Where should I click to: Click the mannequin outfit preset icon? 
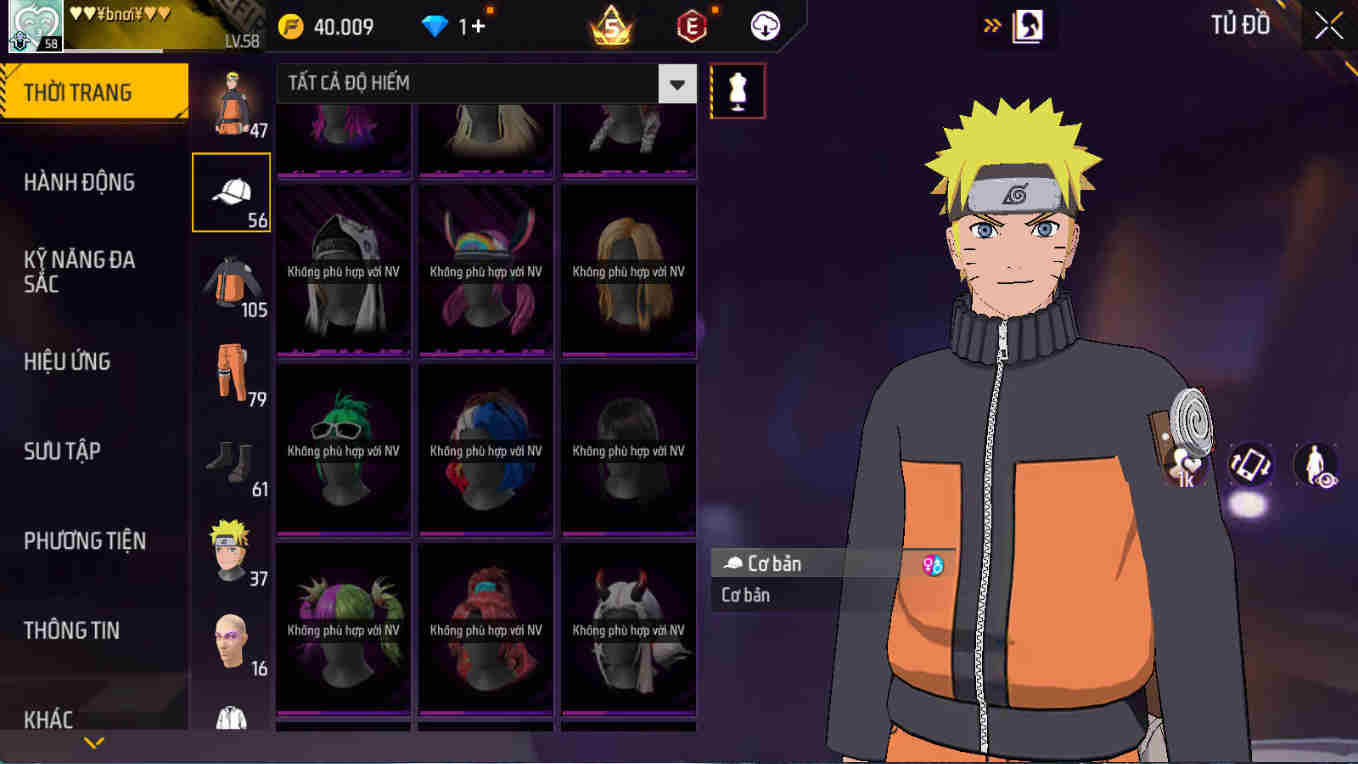click(x=737, y=90)
